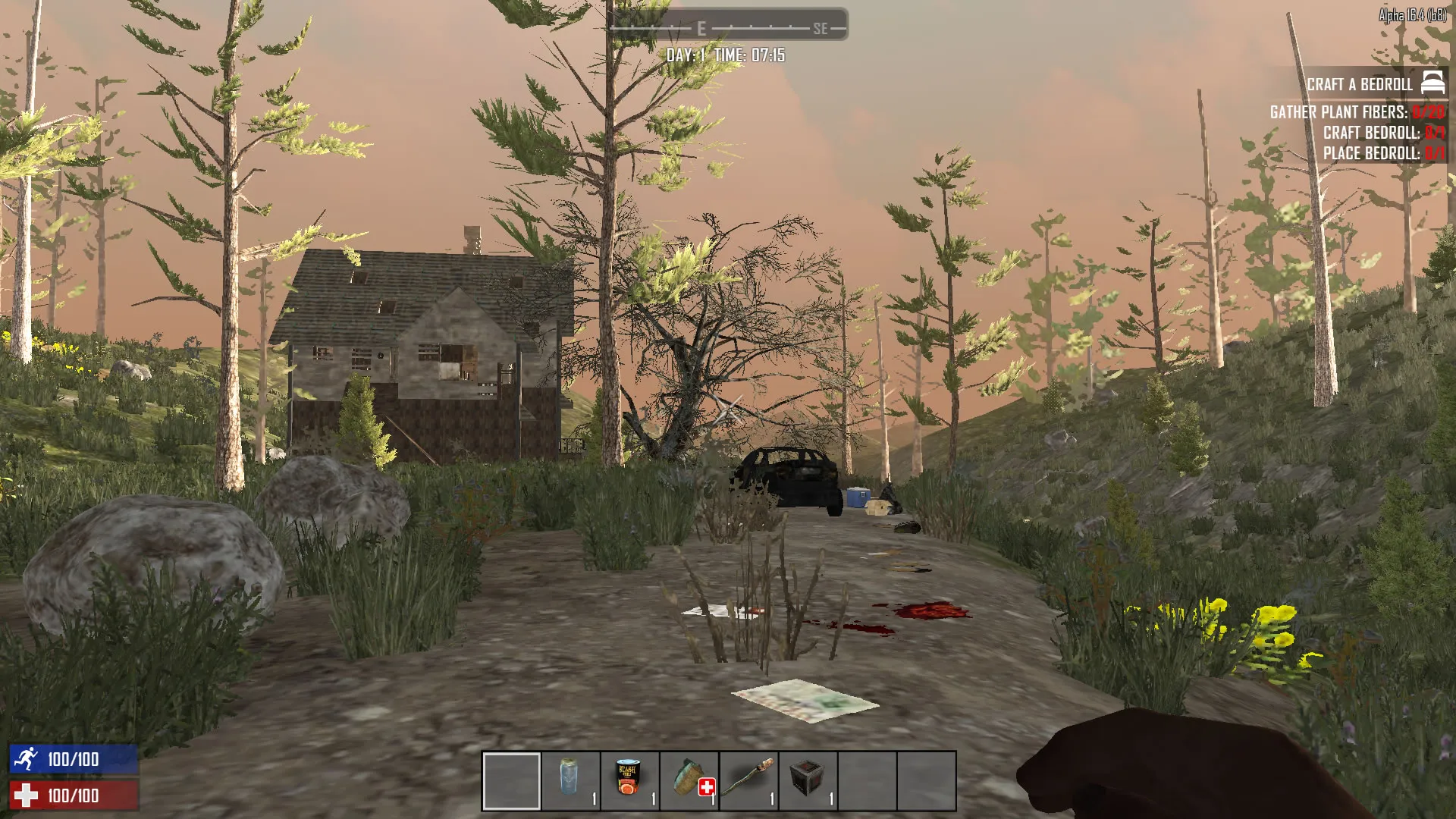Select the can of chili slot
The image size is (1456, 819).
click(x=629, y=780)
